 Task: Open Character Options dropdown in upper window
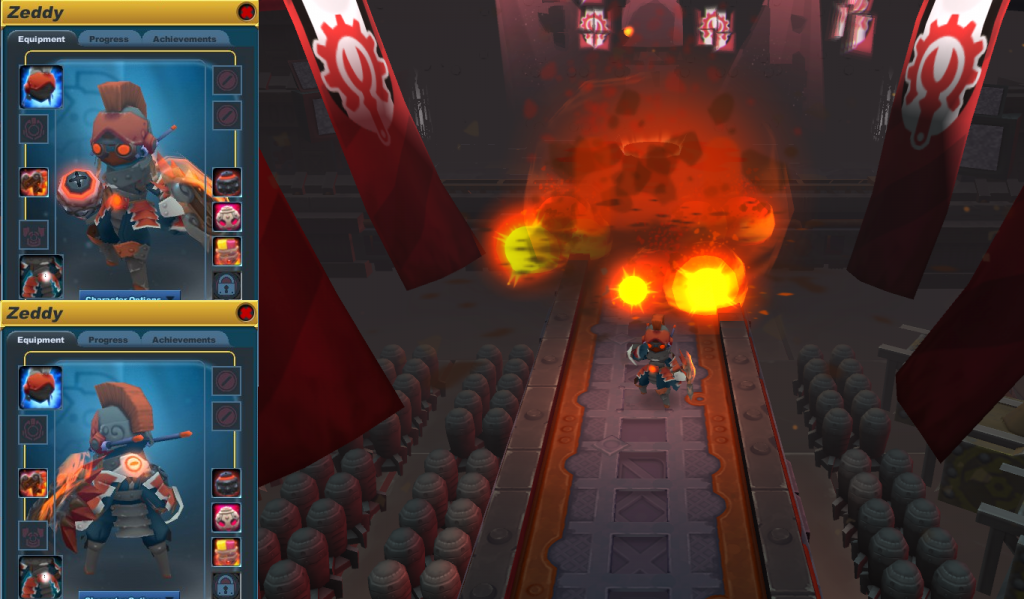pos(130,296)
